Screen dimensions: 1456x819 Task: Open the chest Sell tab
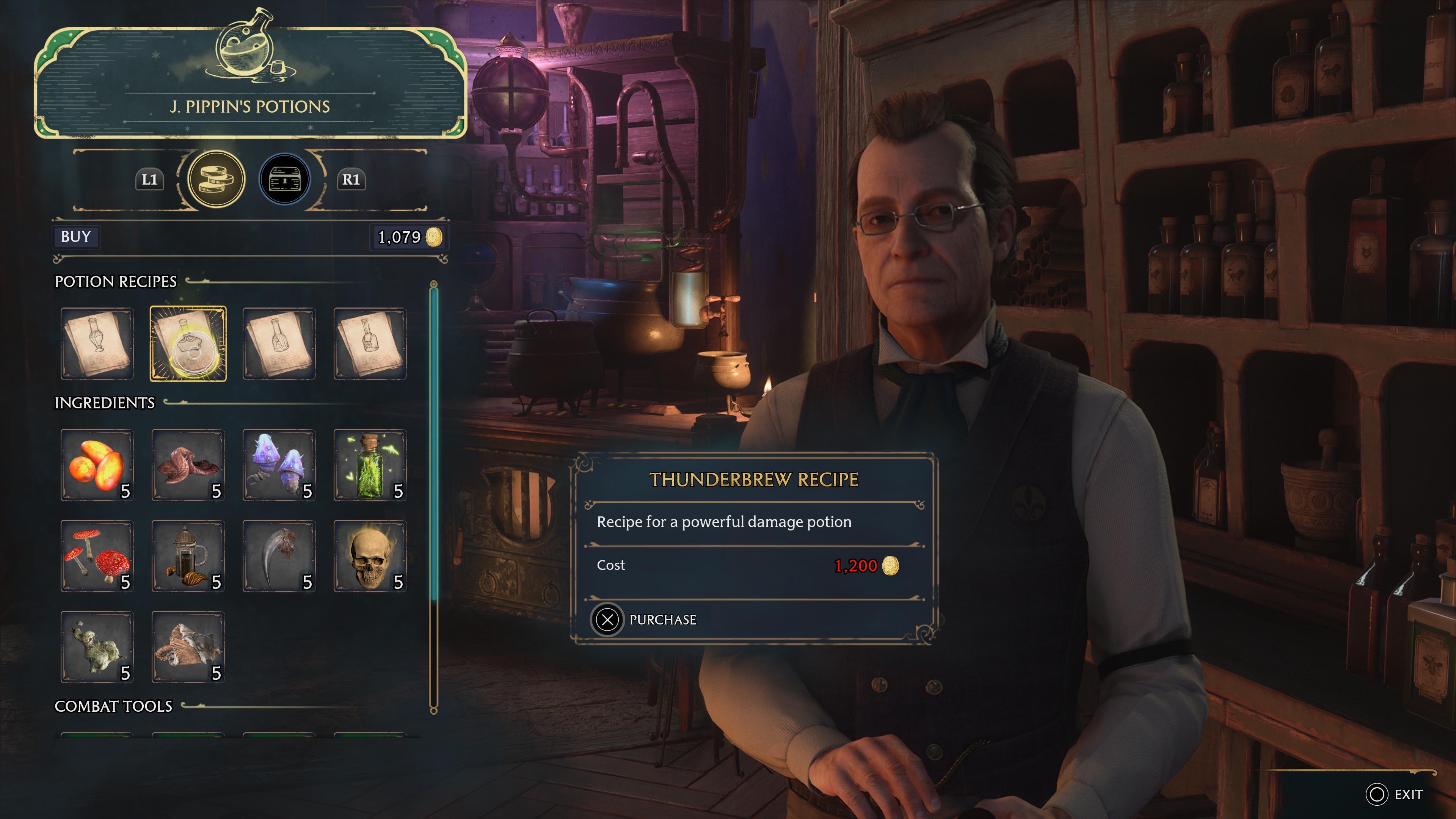(284, 179)
